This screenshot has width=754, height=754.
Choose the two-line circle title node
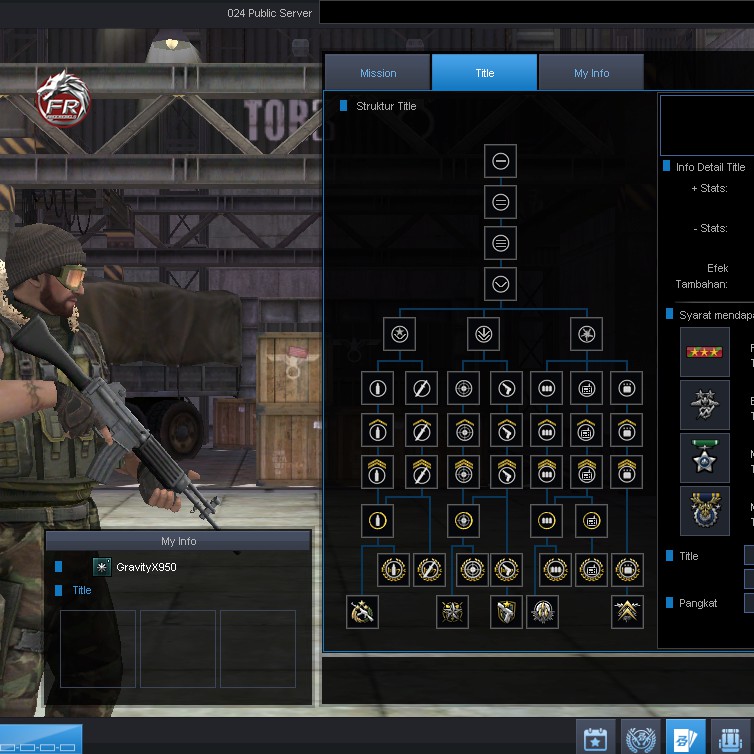501,202
